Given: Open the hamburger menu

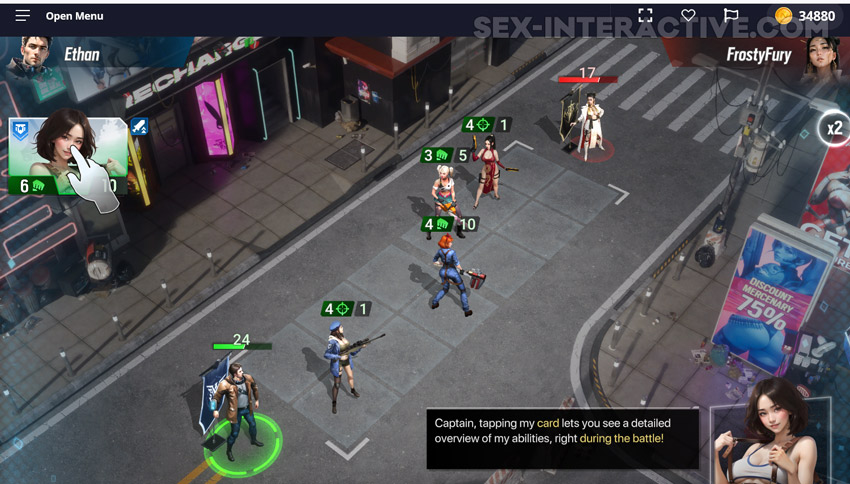Looking at the screenshot, I should pos(22,16).
